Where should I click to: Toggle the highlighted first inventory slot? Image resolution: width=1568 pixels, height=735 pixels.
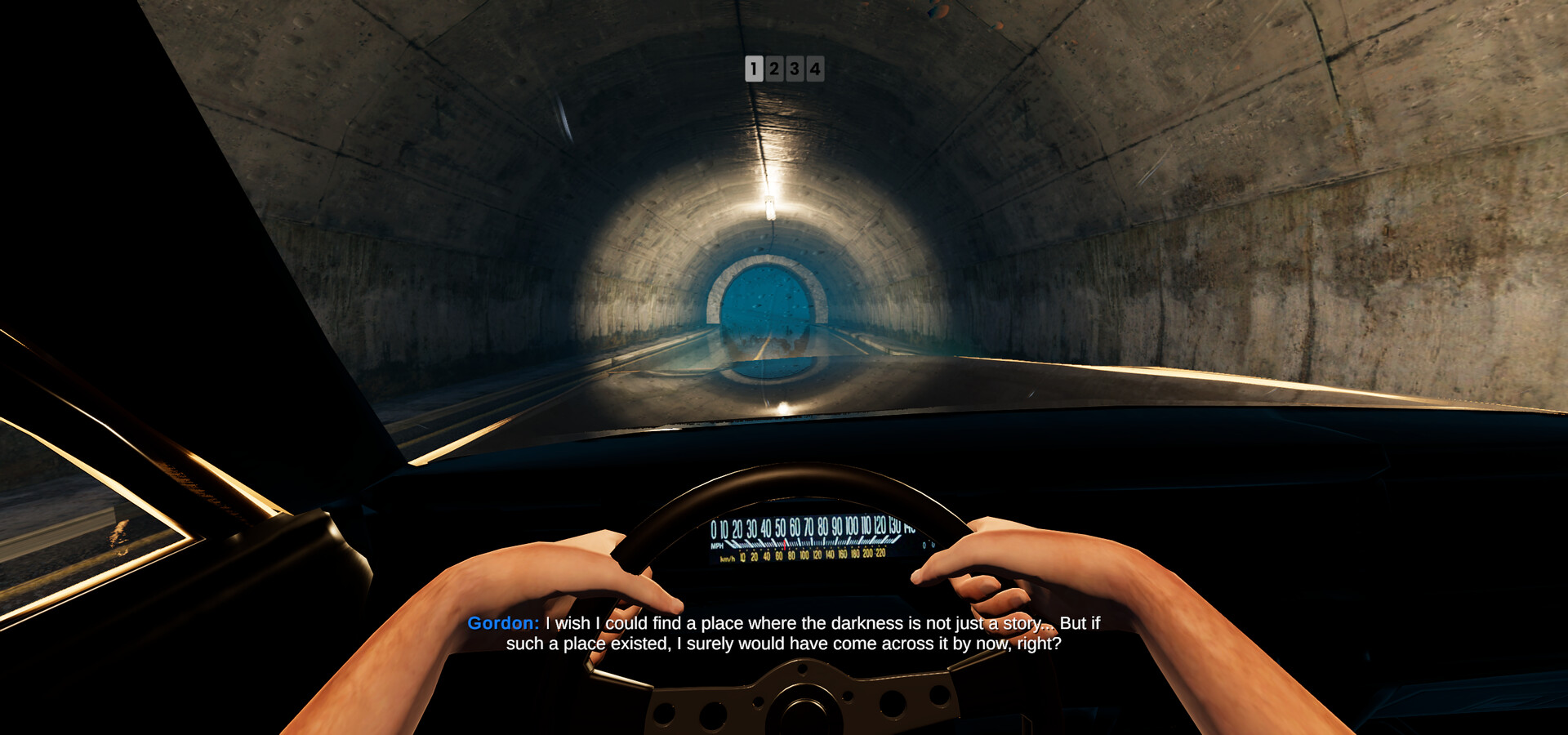coord(753,69)
